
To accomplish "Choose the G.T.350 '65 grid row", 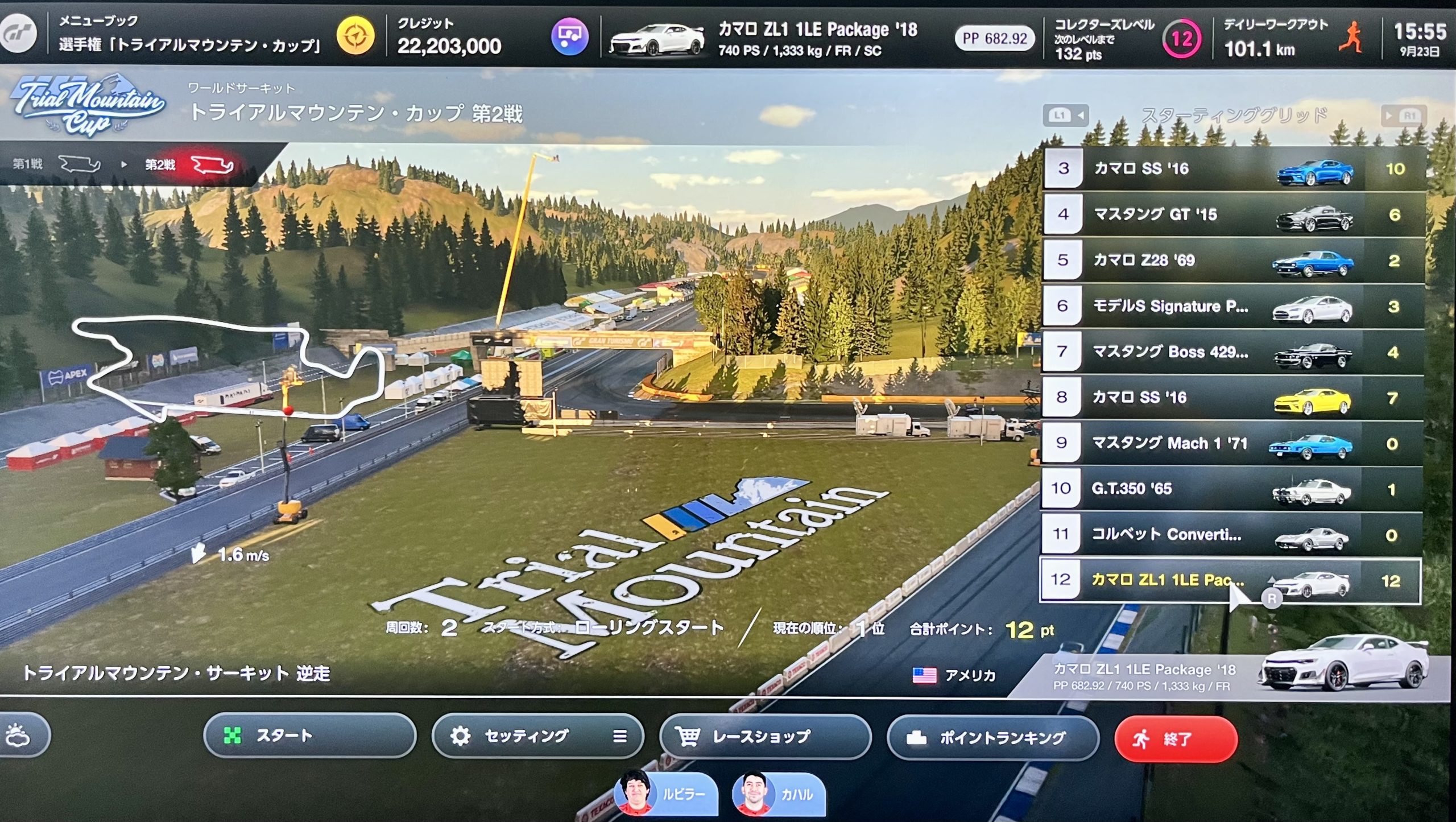I will (1233, 489).
